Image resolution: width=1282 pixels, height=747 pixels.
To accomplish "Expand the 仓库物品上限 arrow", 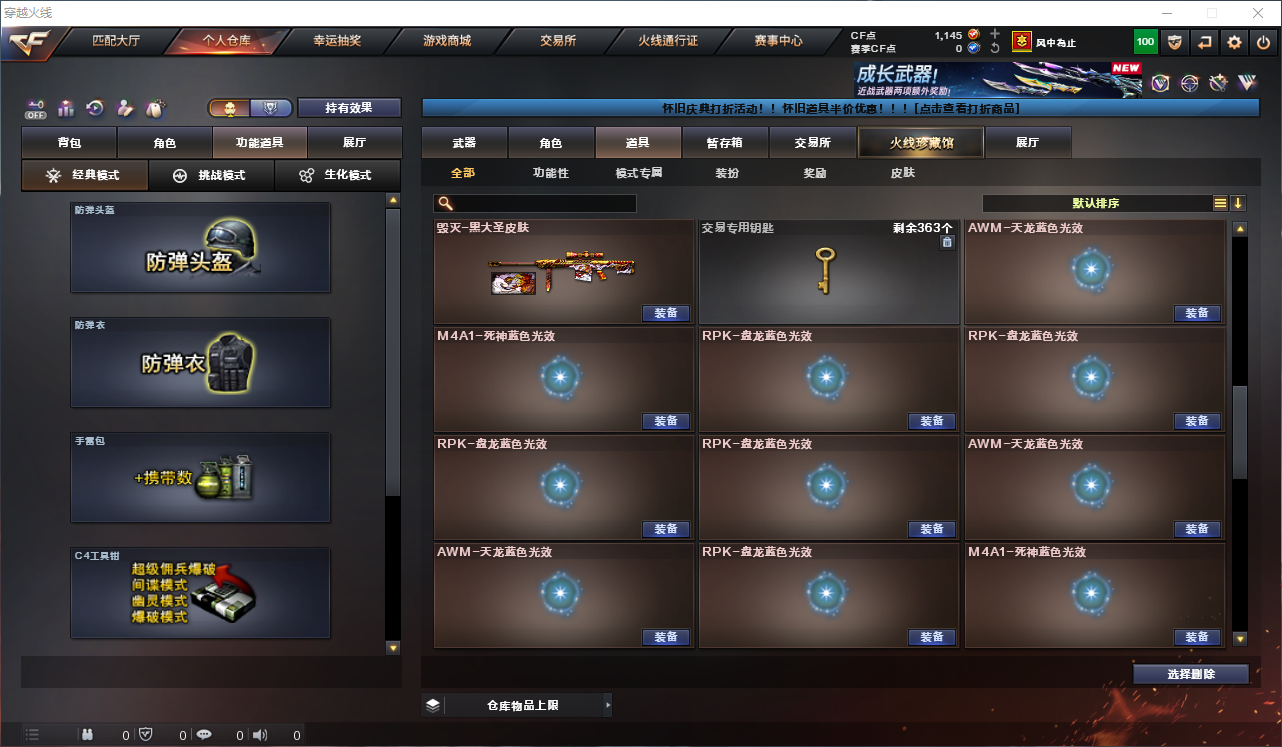I will 609,704.
